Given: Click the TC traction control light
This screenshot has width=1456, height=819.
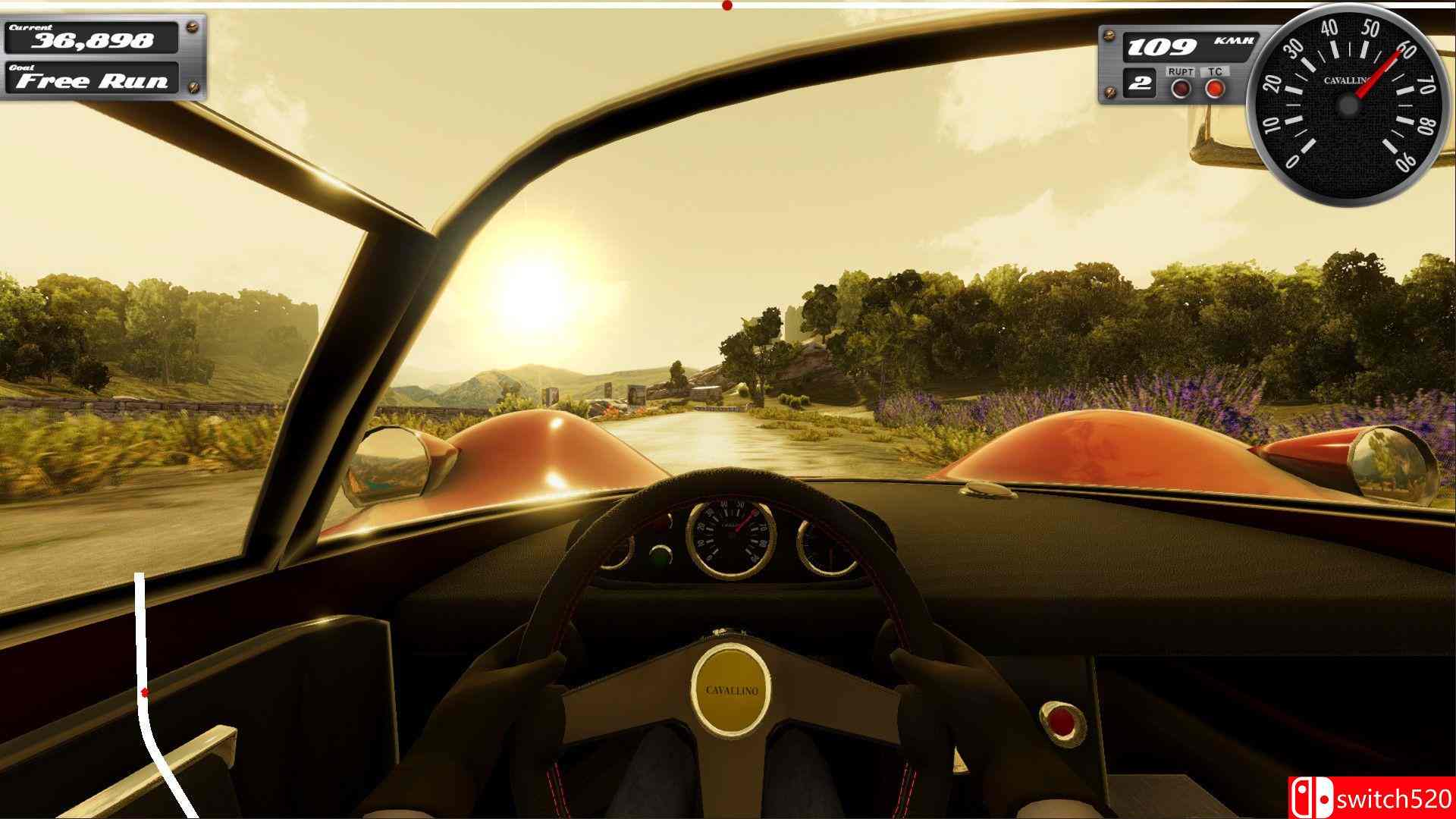Looking at the screenshot, I should [x=1216, y=89].
